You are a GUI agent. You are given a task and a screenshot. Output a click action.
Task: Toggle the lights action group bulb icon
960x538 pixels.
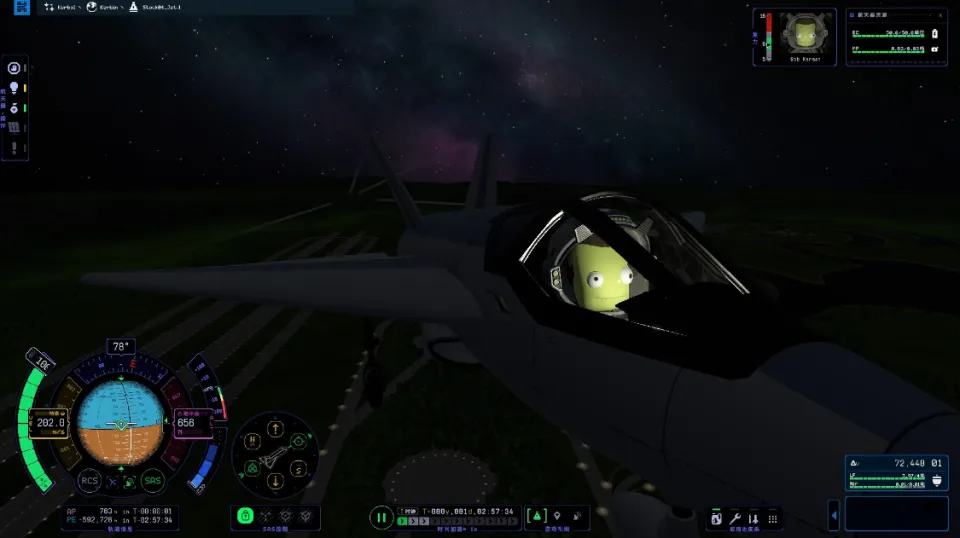pos(14,88)
